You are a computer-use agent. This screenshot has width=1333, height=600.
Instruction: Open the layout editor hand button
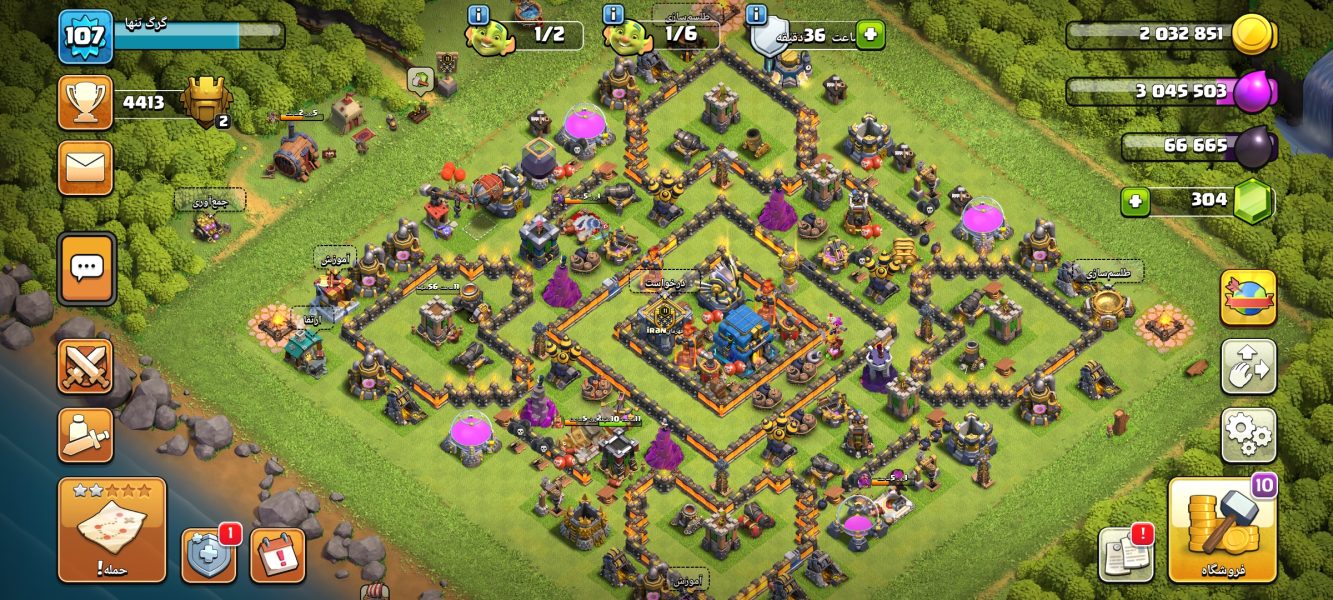(1248, 367)
